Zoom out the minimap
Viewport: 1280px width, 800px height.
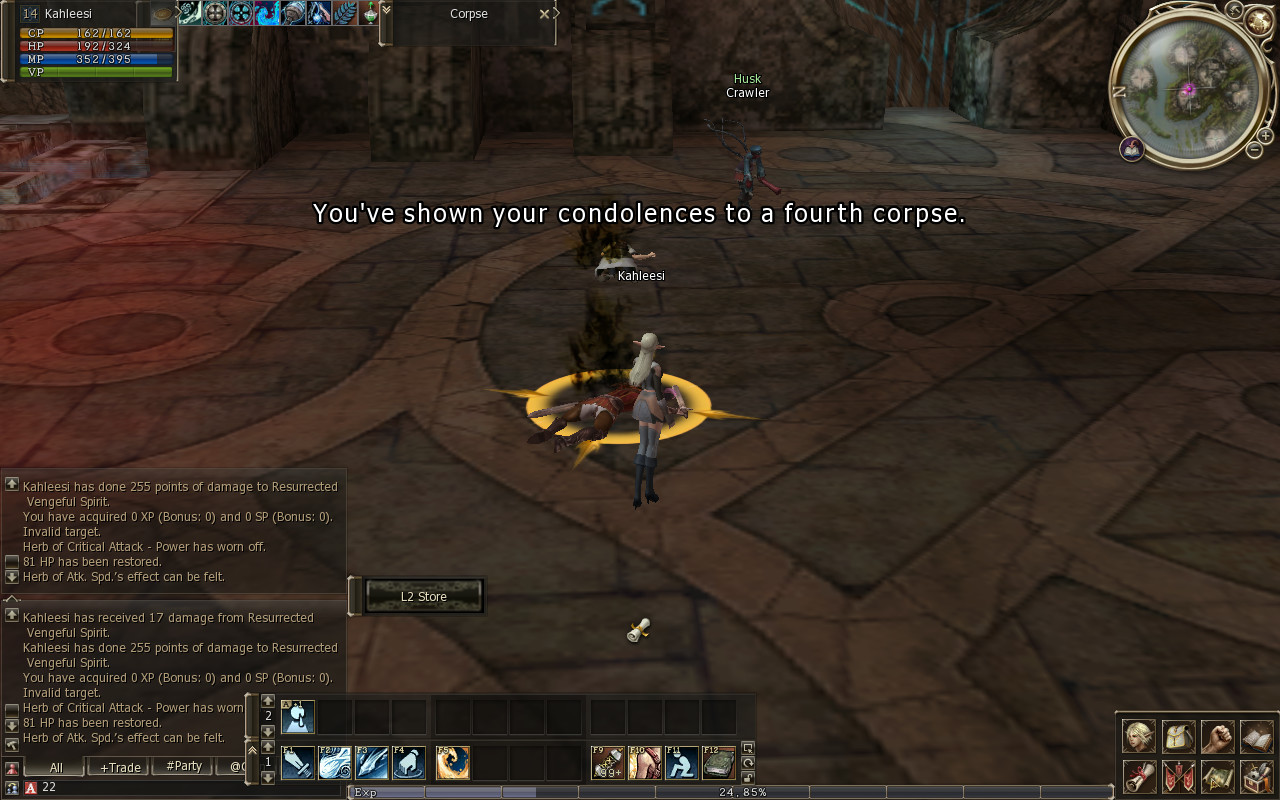tap(1254, 150)
